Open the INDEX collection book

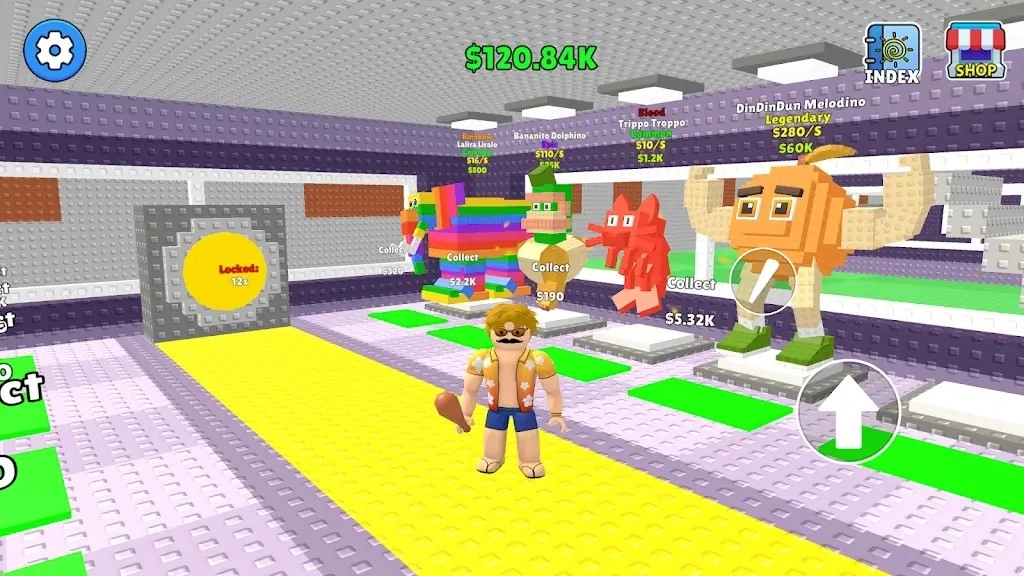(892, 54)
